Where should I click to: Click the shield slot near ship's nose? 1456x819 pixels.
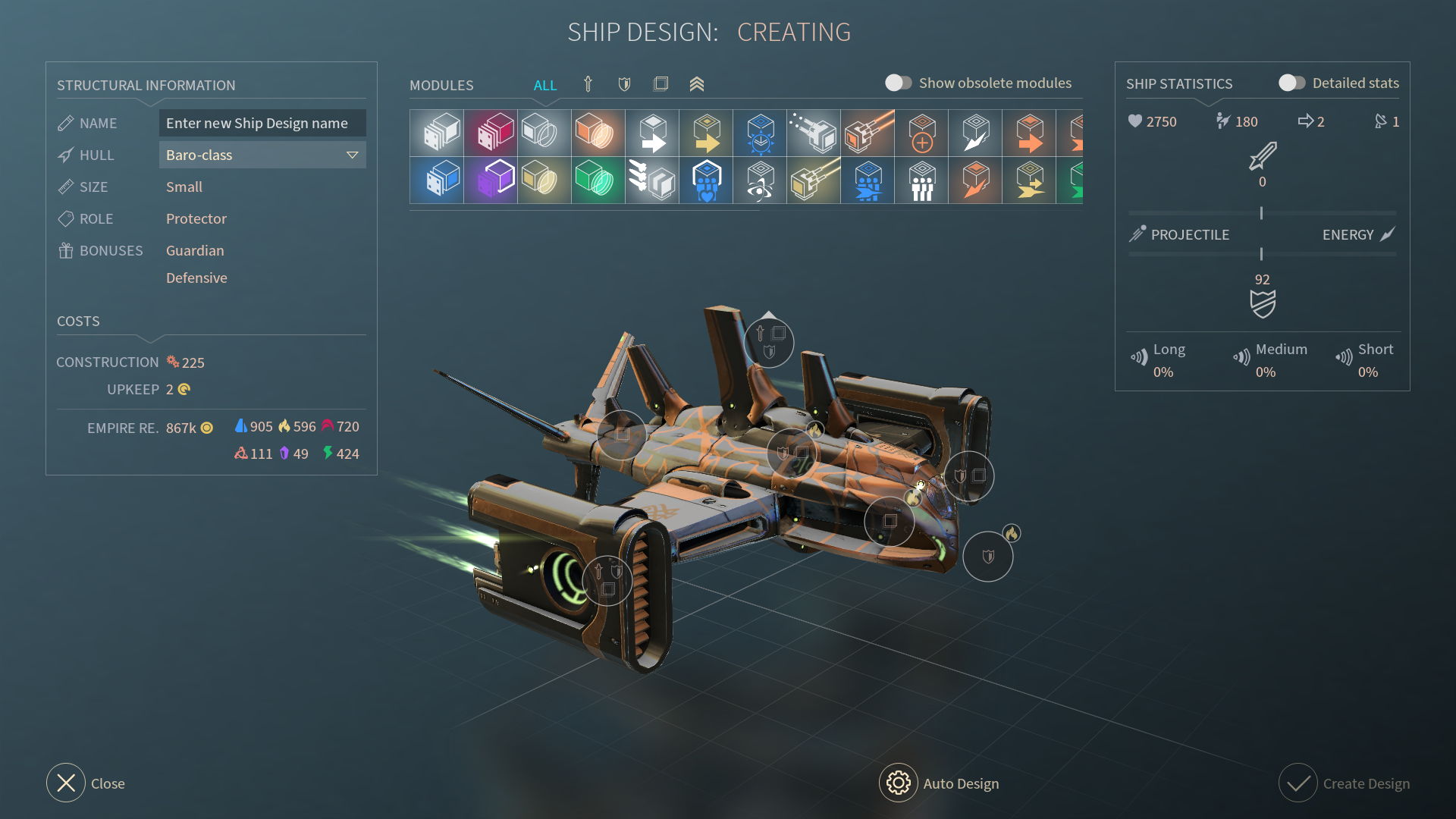[x=987, y=557]
